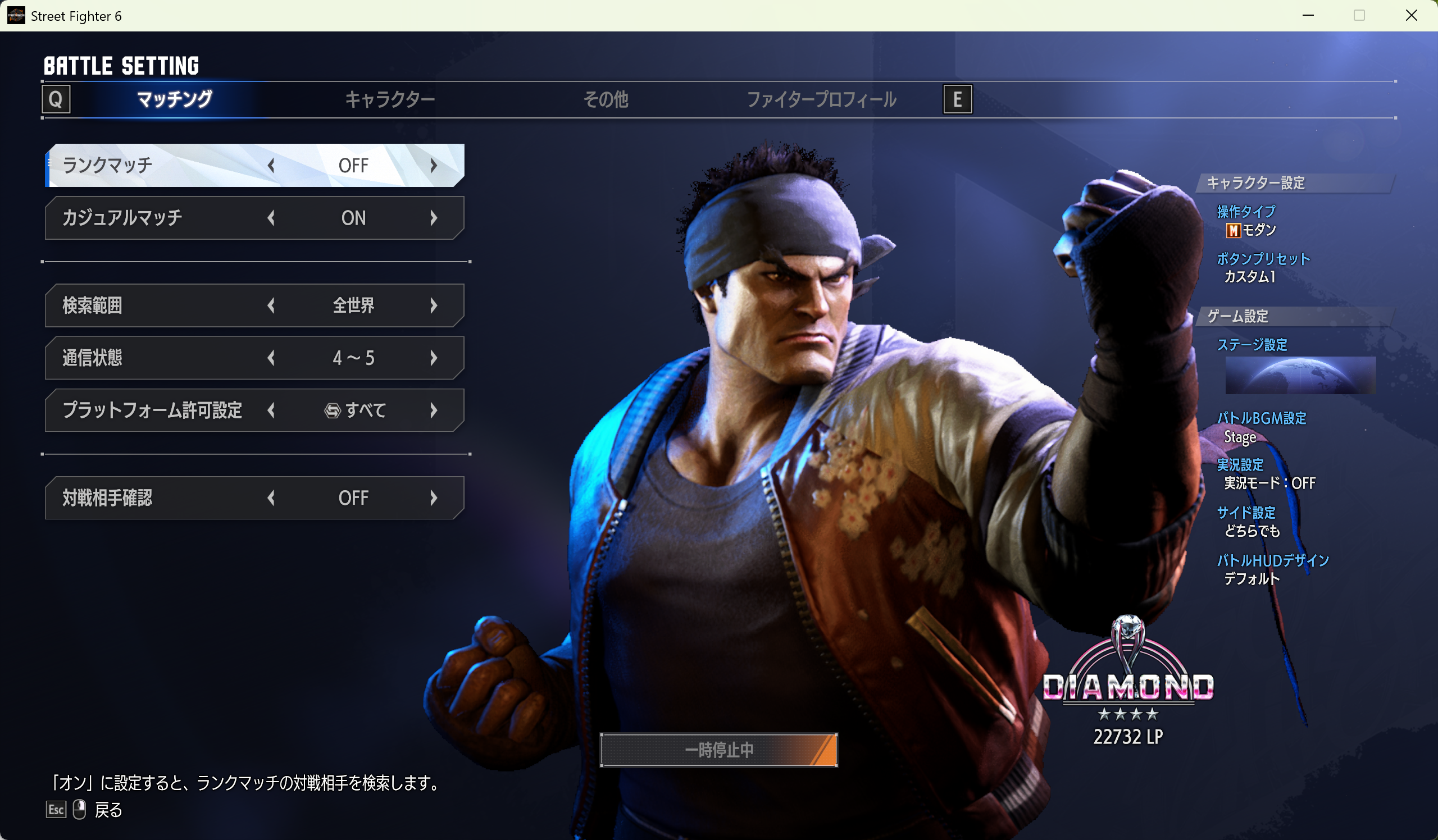The image size is (1438, 840).
Task: Increase 通信状態 with its right arrow
Action: [434, 358]
